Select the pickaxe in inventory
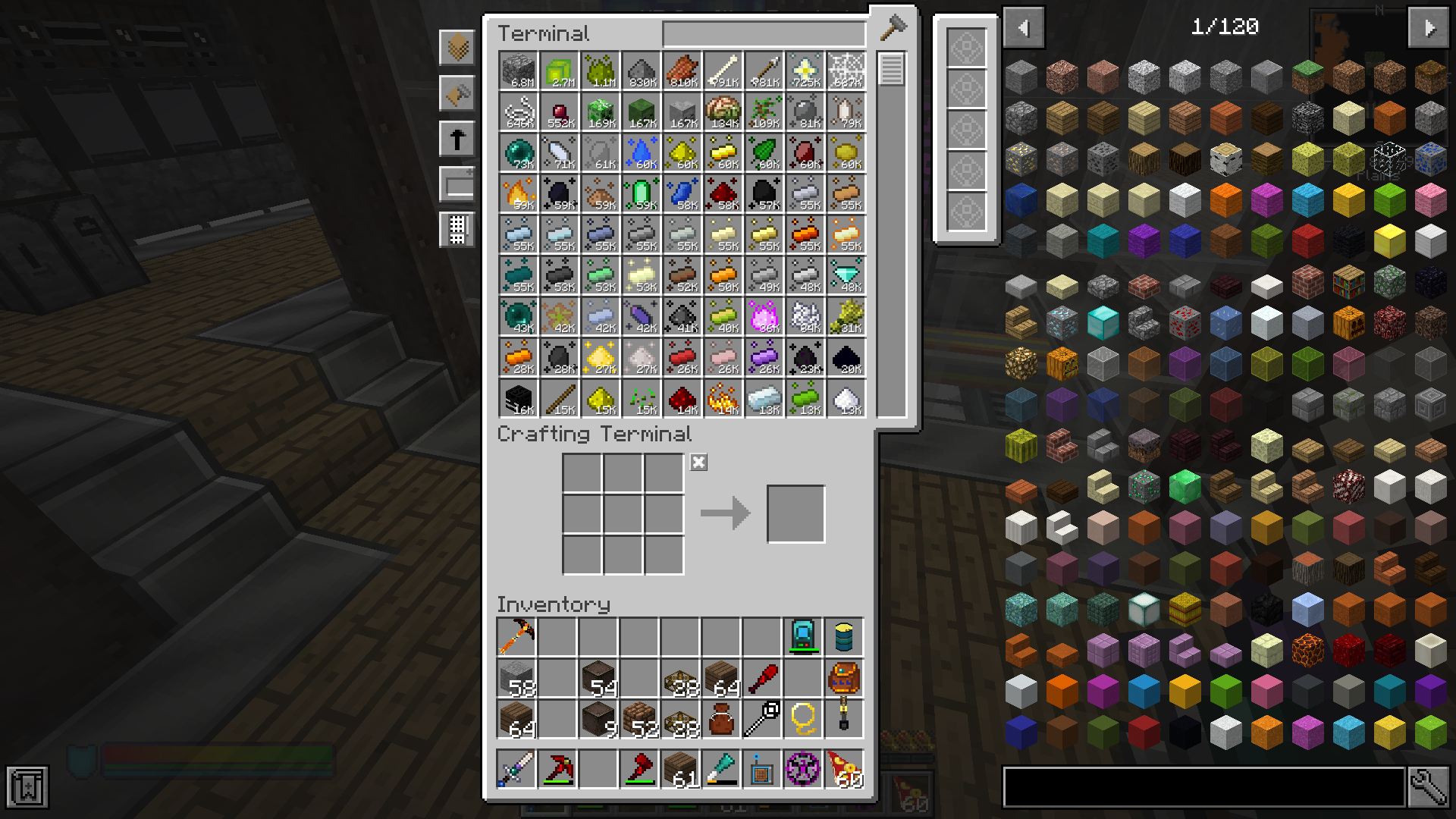 pos(516,637)
